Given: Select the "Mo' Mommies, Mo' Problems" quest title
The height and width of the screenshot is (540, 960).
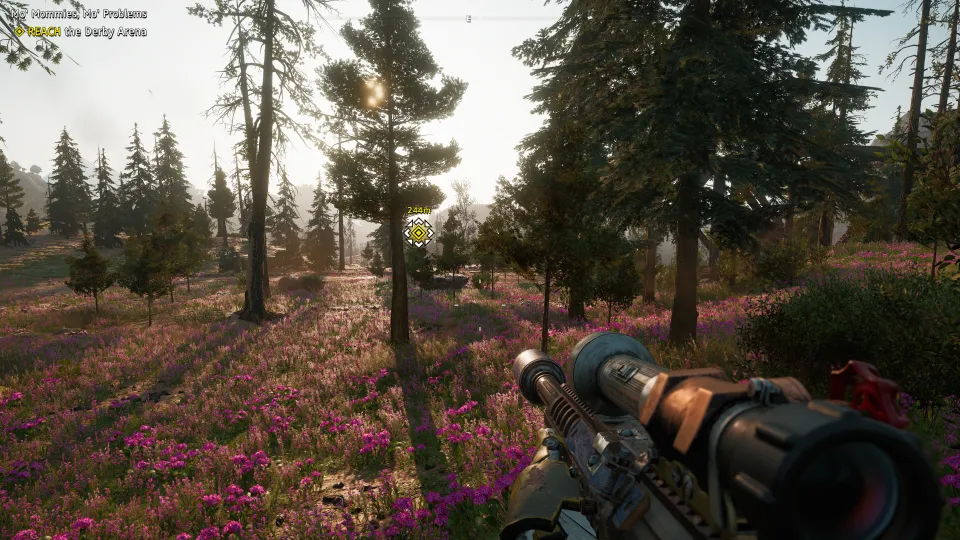Looking at the screenshot, I should [x=80, y=14].
